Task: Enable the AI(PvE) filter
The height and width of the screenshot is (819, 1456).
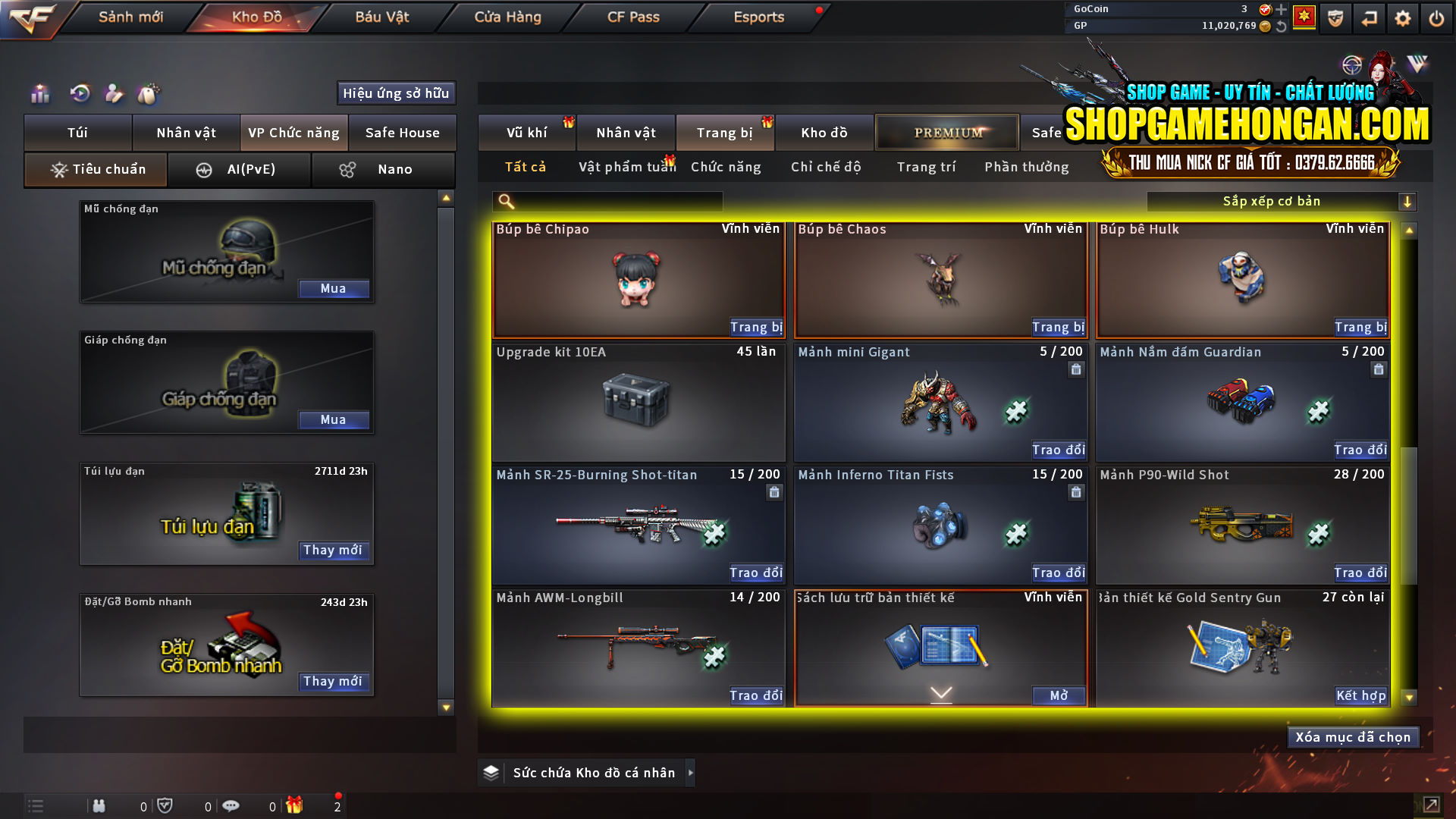Action: click(240, 170)
